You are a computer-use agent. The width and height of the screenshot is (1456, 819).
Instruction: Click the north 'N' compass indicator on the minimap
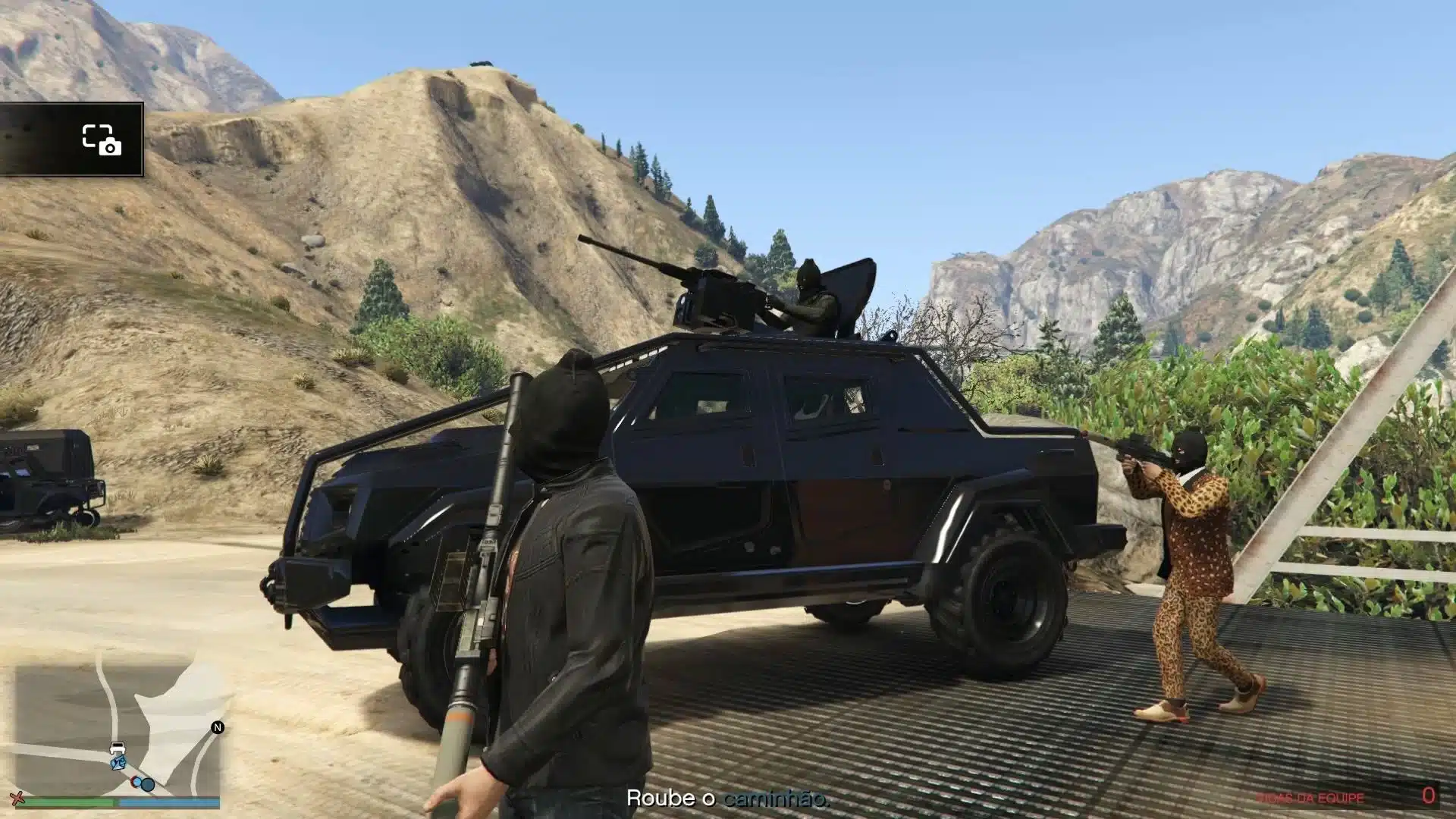coord(218,726)
